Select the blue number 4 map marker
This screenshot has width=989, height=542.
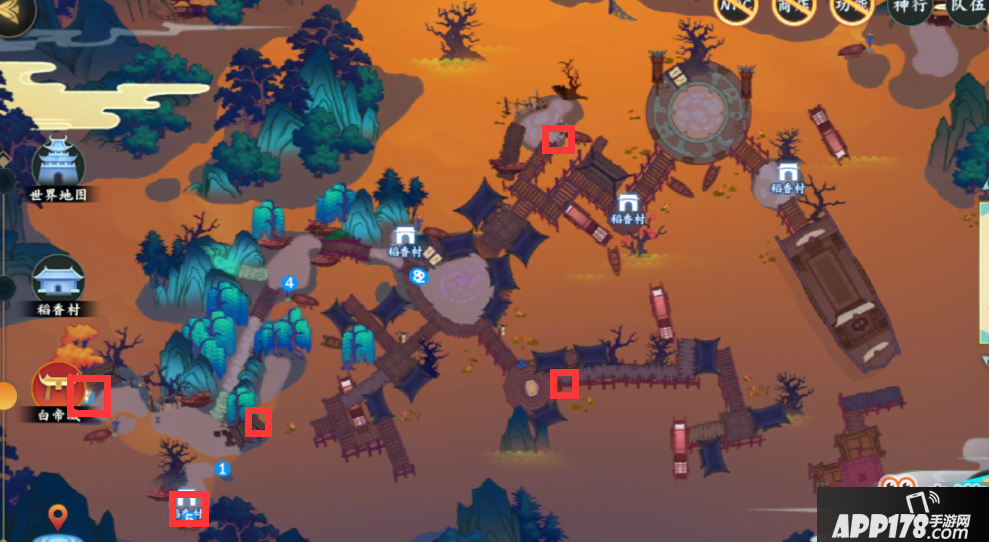(290, 283)
